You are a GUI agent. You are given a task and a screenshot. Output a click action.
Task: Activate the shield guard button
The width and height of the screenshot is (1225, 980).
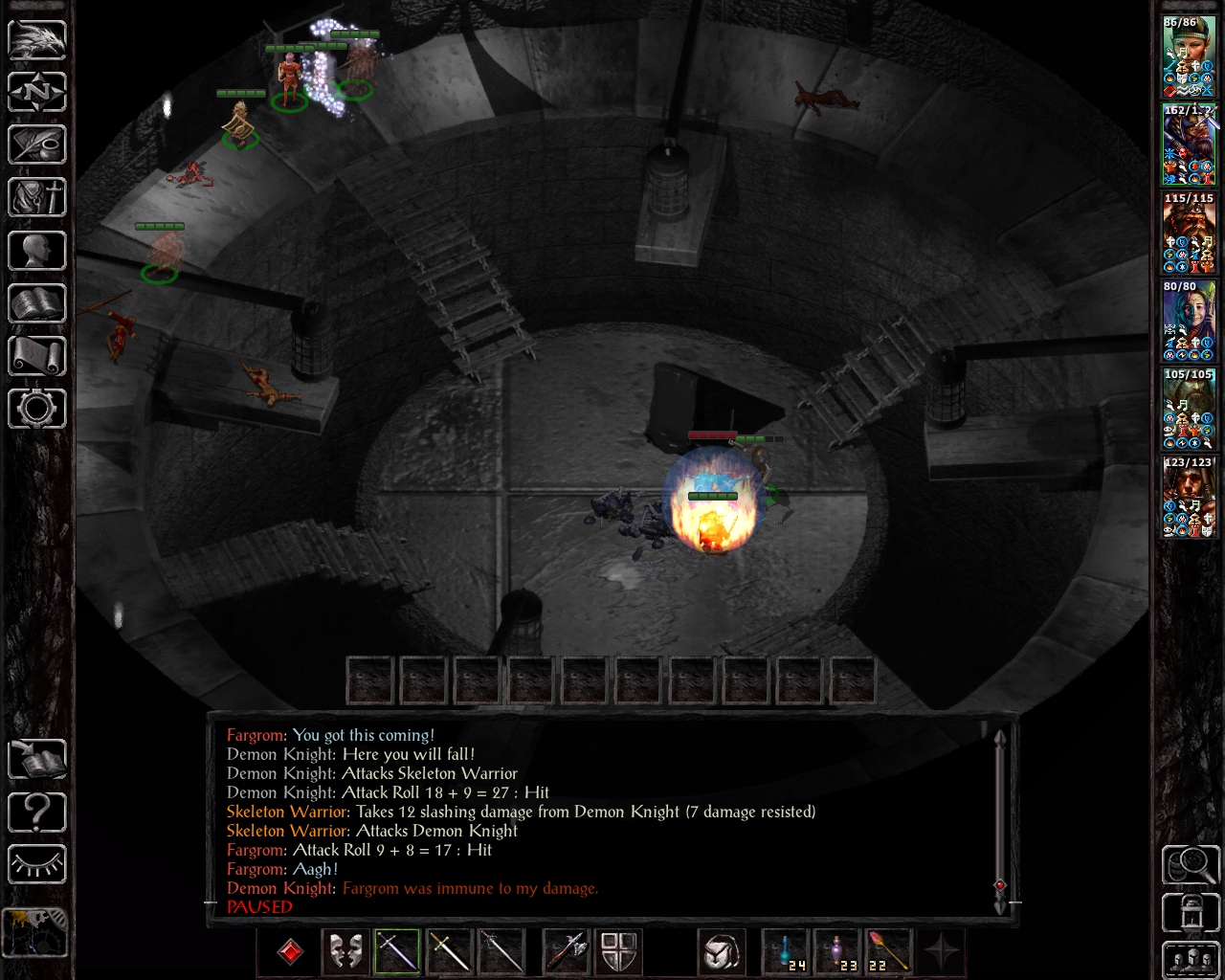618,952
